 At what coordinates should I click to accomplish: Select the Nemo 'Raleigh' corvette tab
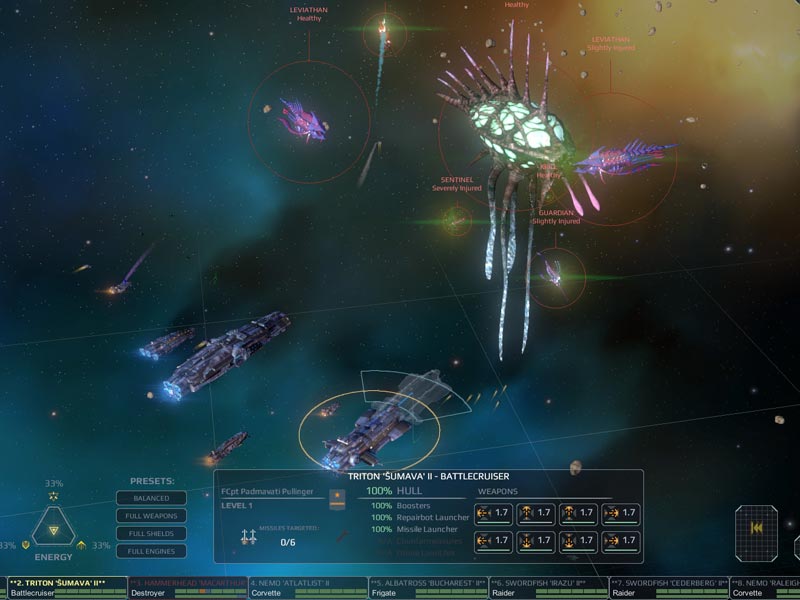(766, 586)
